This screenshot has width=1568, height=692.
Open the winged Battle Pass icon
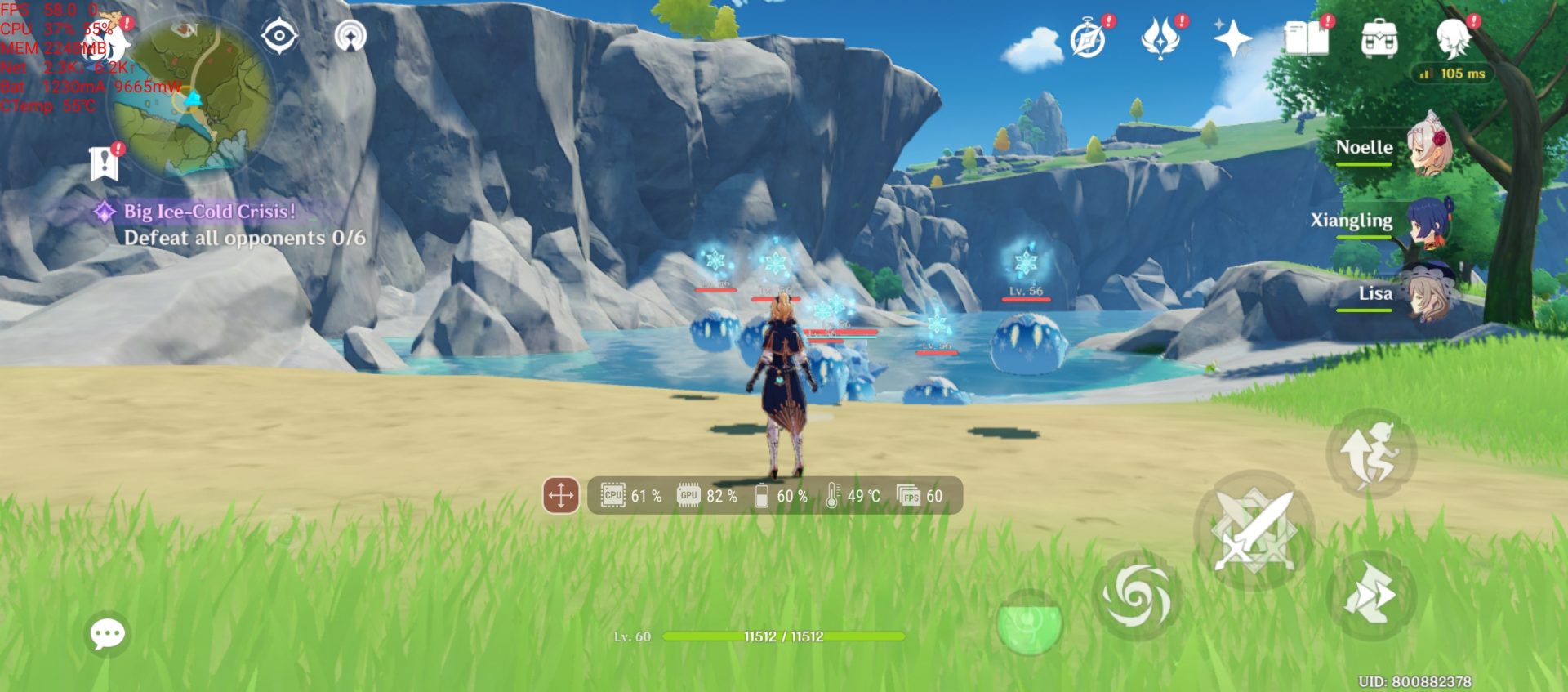click(1160, 38)
